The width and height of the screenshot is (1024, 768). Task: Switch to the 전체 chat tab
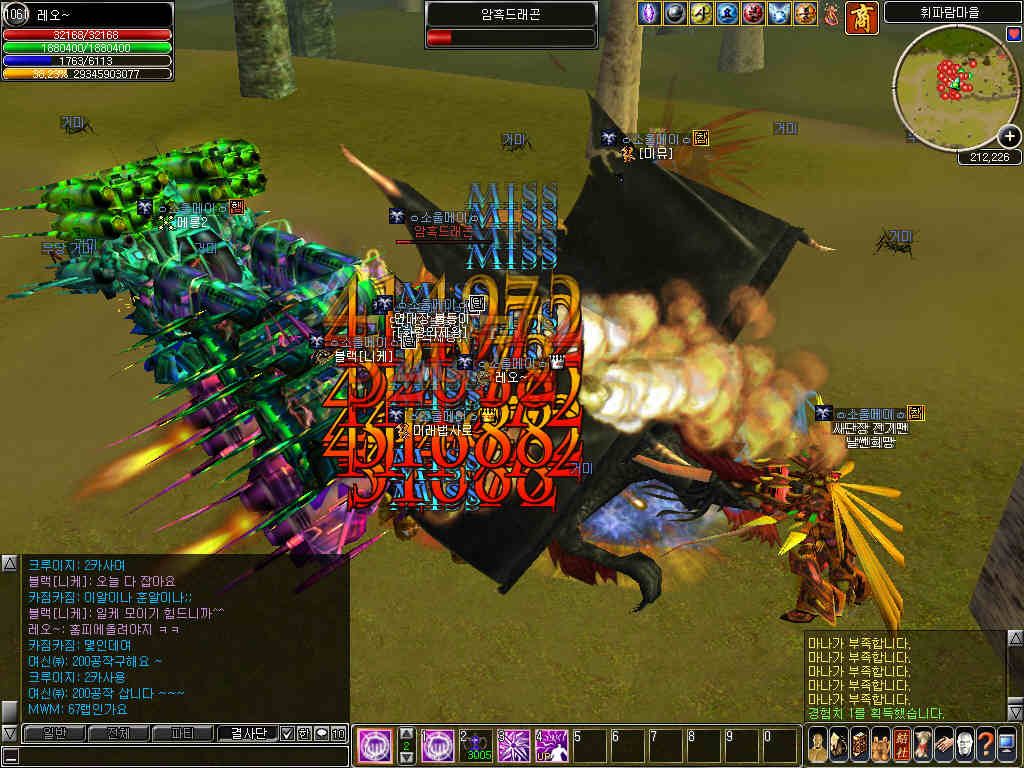[x=116, y=733]
